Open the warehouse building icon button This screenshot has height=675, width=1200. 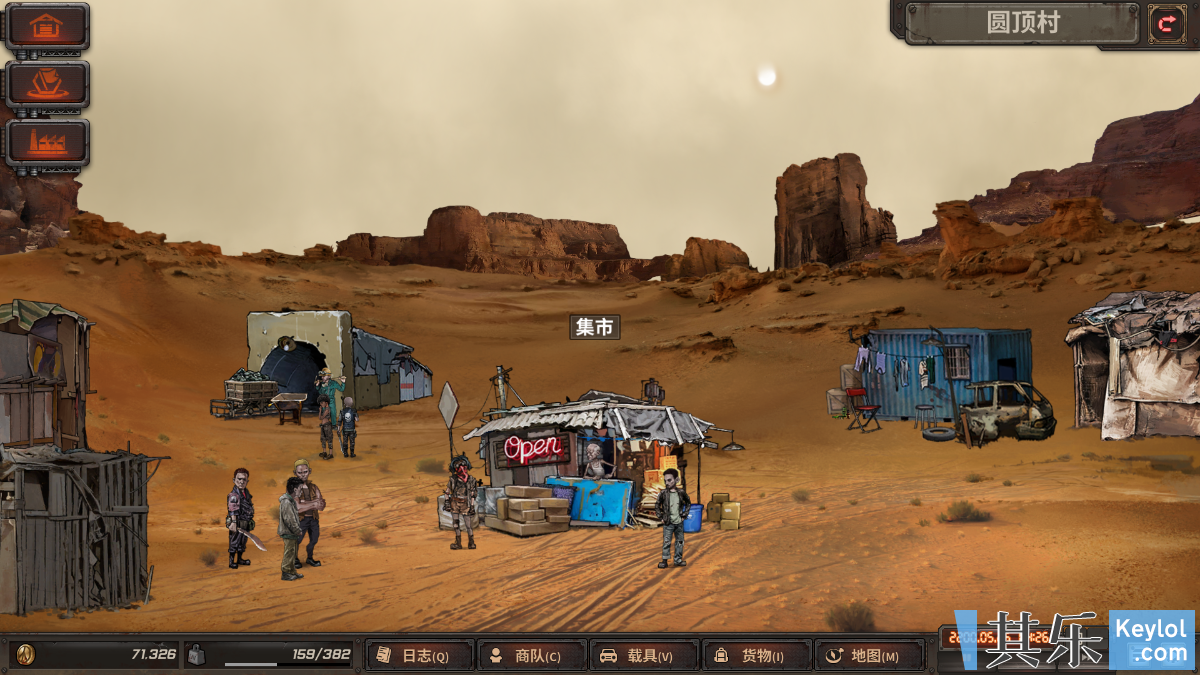click(x=47, y=27)
